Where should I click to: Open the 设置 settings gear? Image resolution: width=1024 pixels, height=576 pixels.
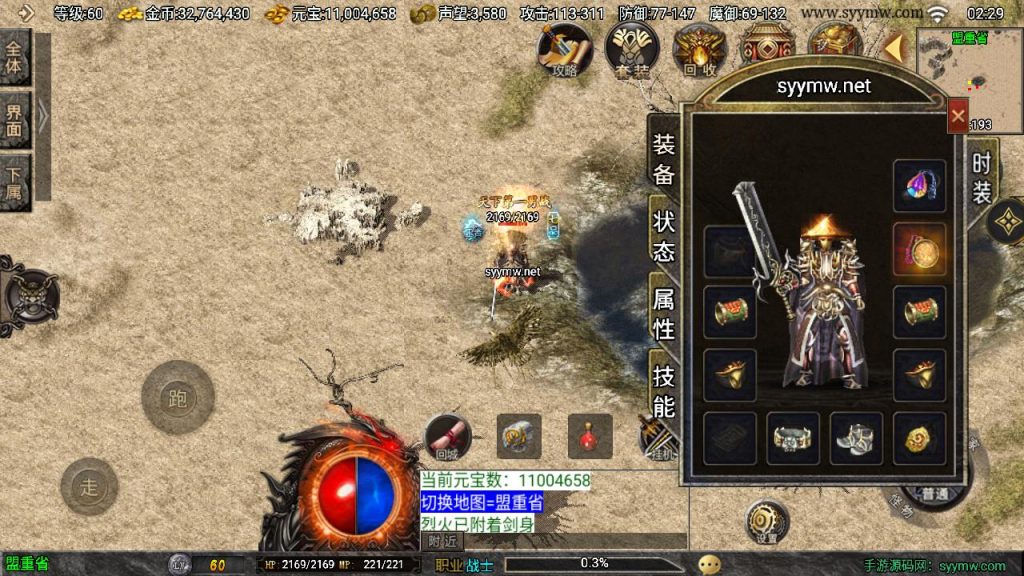tap(766, 522)
